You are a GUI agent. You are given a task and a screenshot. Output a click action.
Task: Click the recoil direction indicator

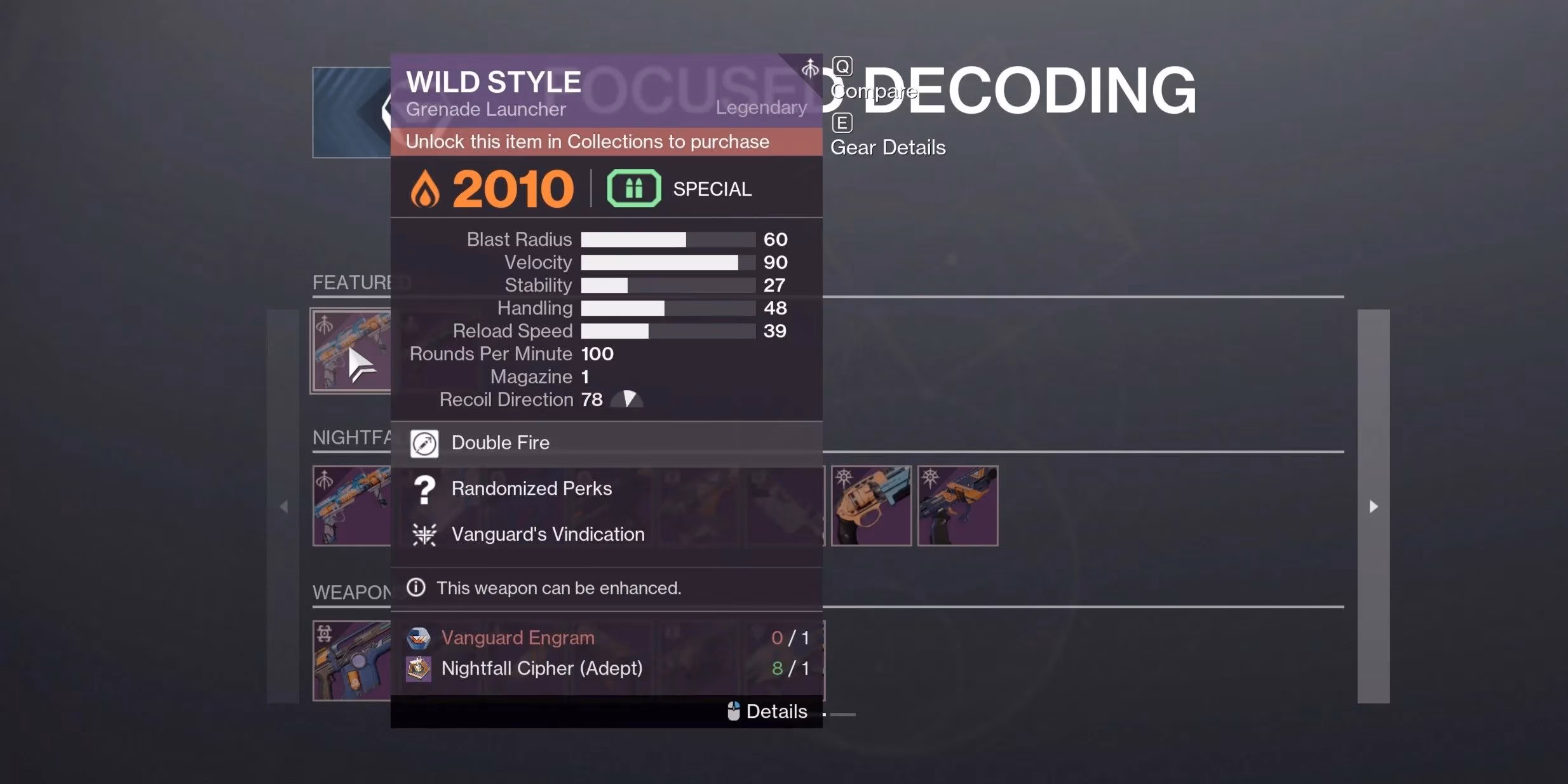tap(628, 400)
